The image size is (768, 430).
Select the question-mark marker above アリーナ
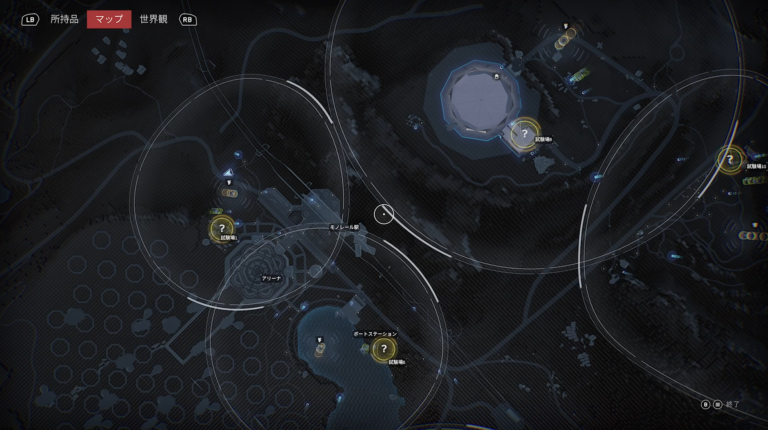222,229
